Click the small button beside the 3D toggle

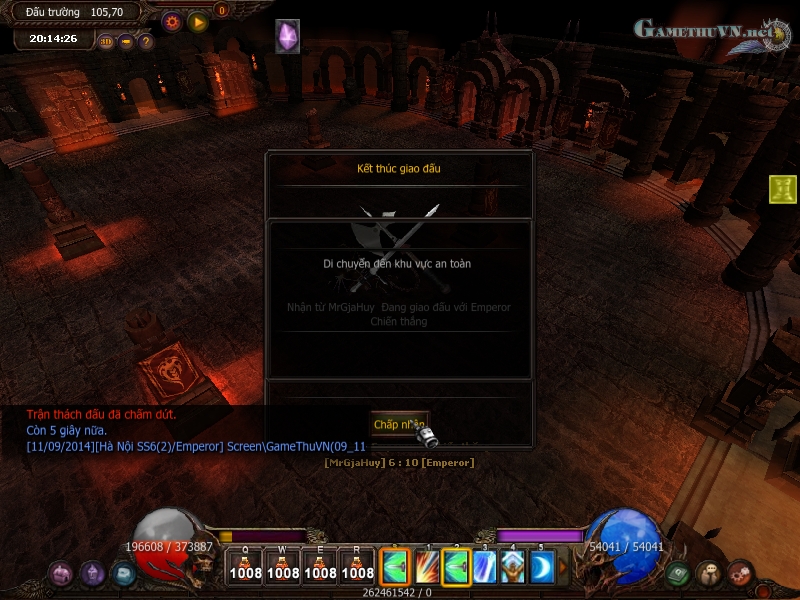click(126, 41)
